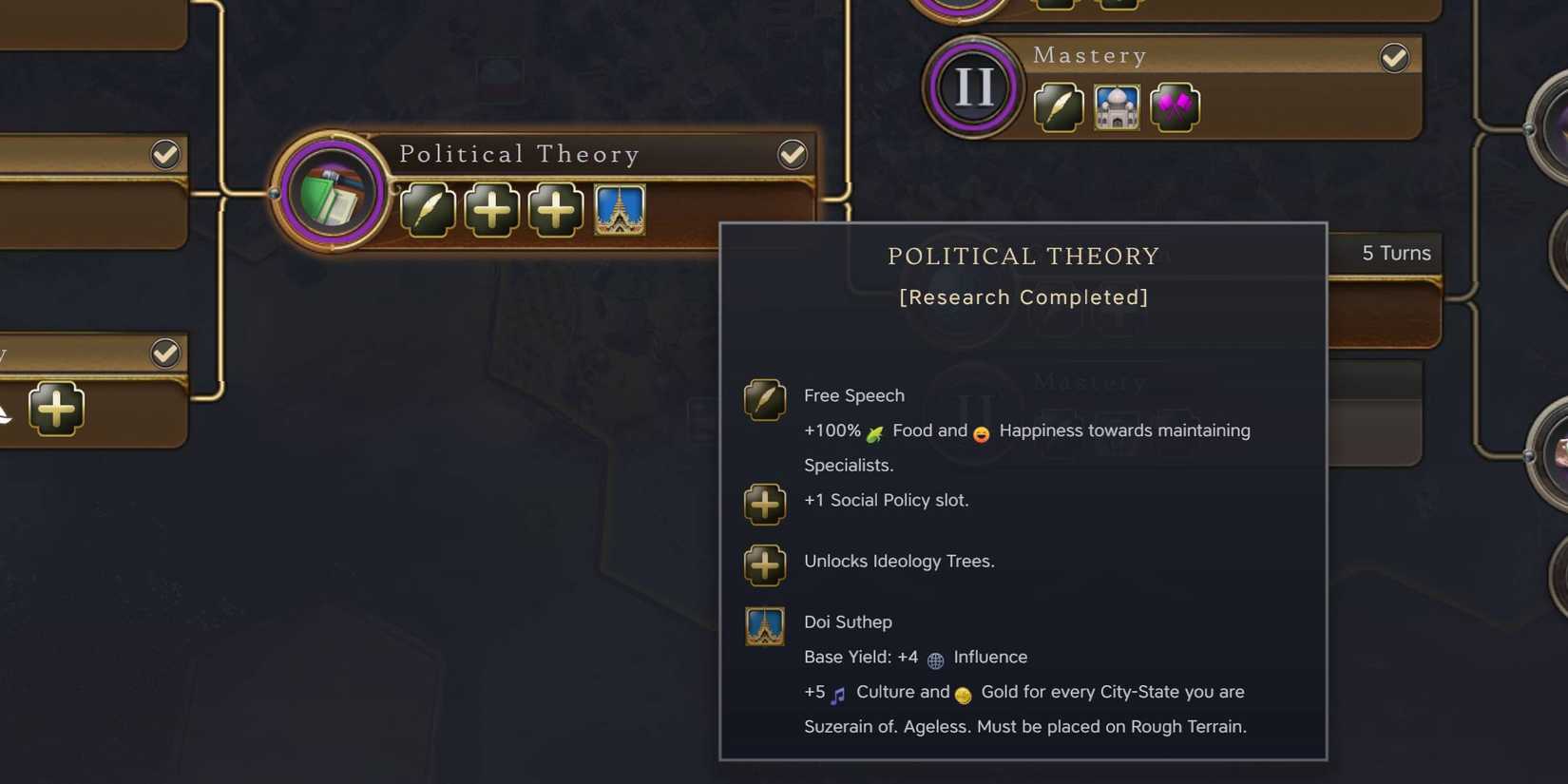1568x784 pixels.
Task: Click the Social Policy slot plus icon
Action: [x=491, y=210]
